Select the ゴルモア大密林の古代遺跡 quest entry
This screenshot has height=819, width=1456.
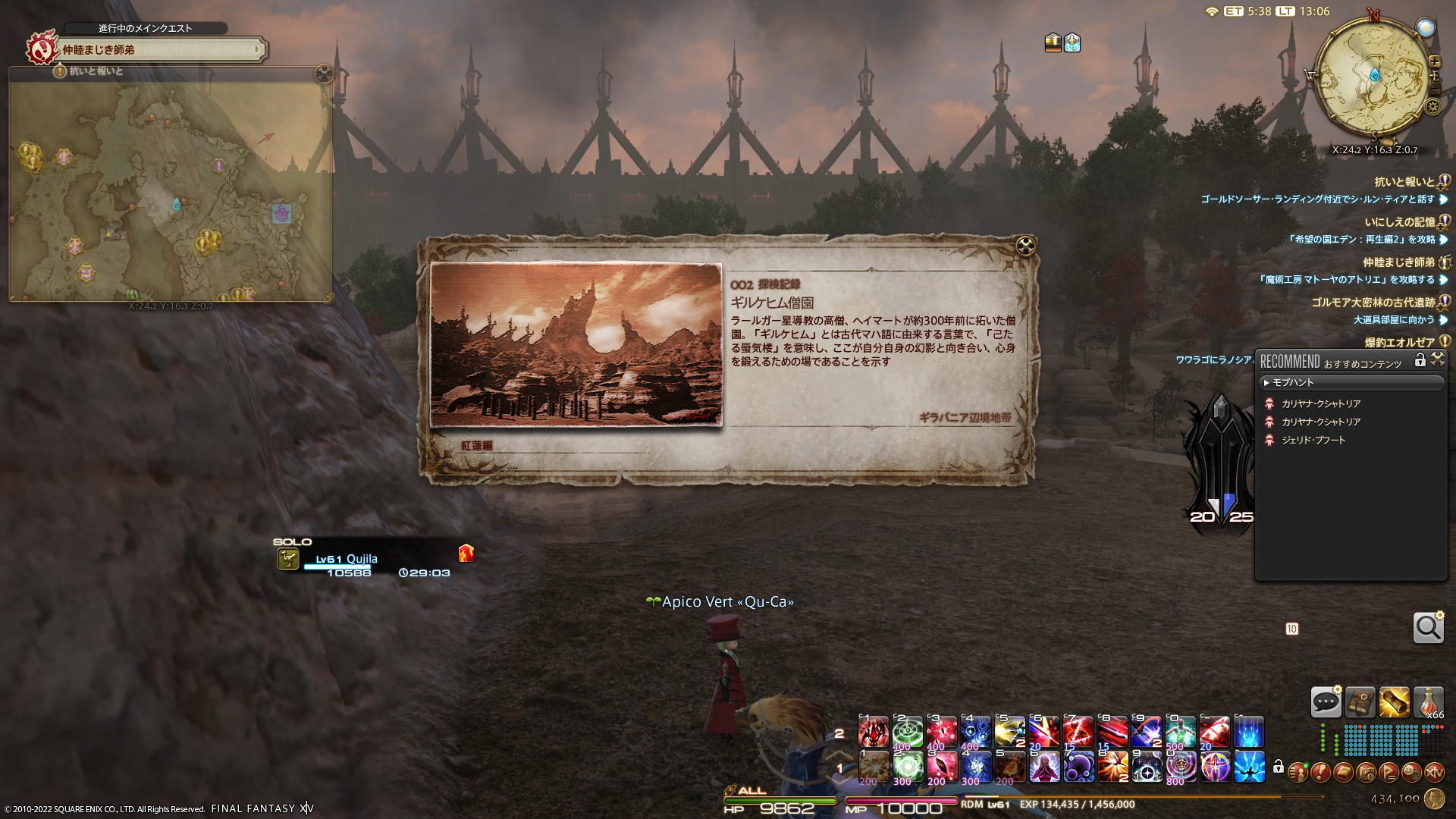1373,303
